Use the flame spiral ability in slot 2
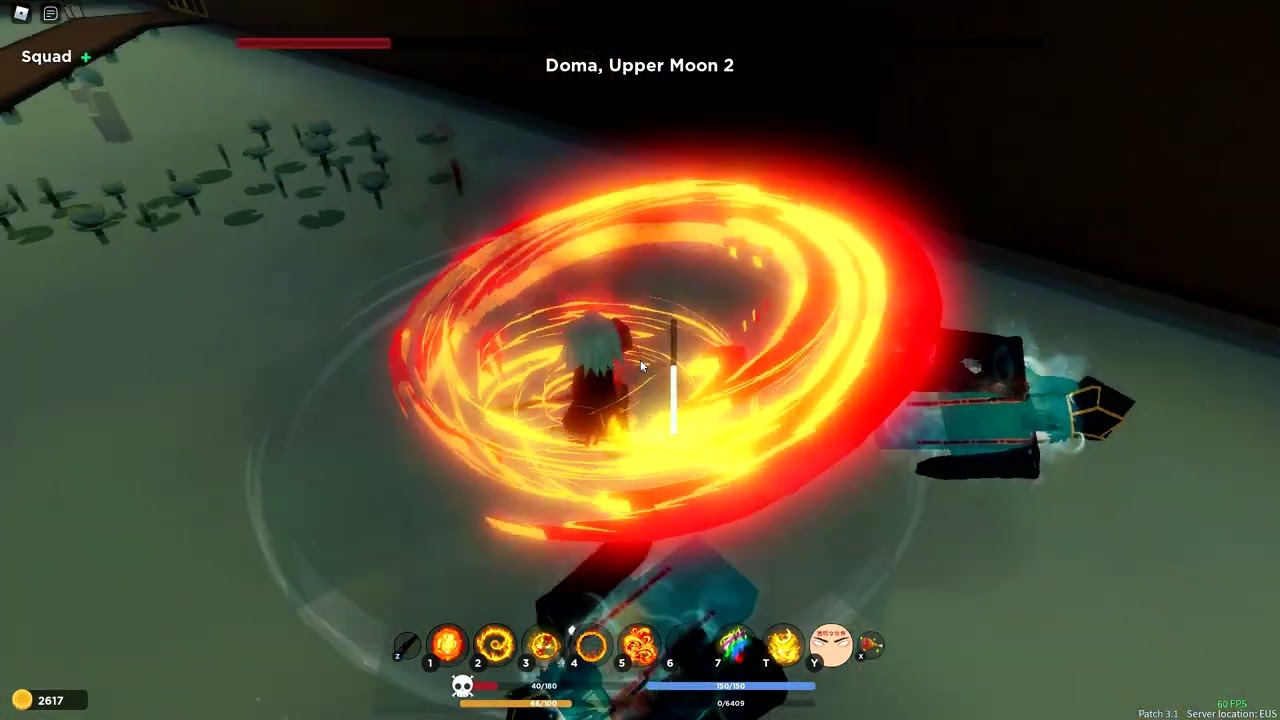Viewport: 1280px width, 720px height. coord(494,645)
